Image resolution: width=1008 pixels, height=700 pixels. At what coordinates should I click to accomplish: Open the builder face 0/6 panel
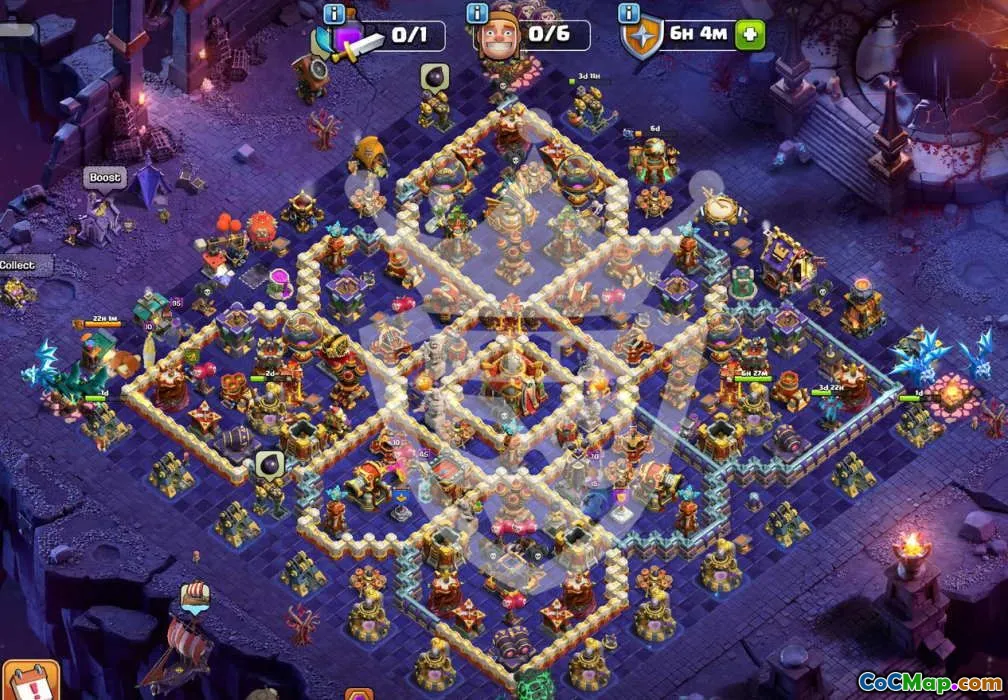click(x=534, y=36)
